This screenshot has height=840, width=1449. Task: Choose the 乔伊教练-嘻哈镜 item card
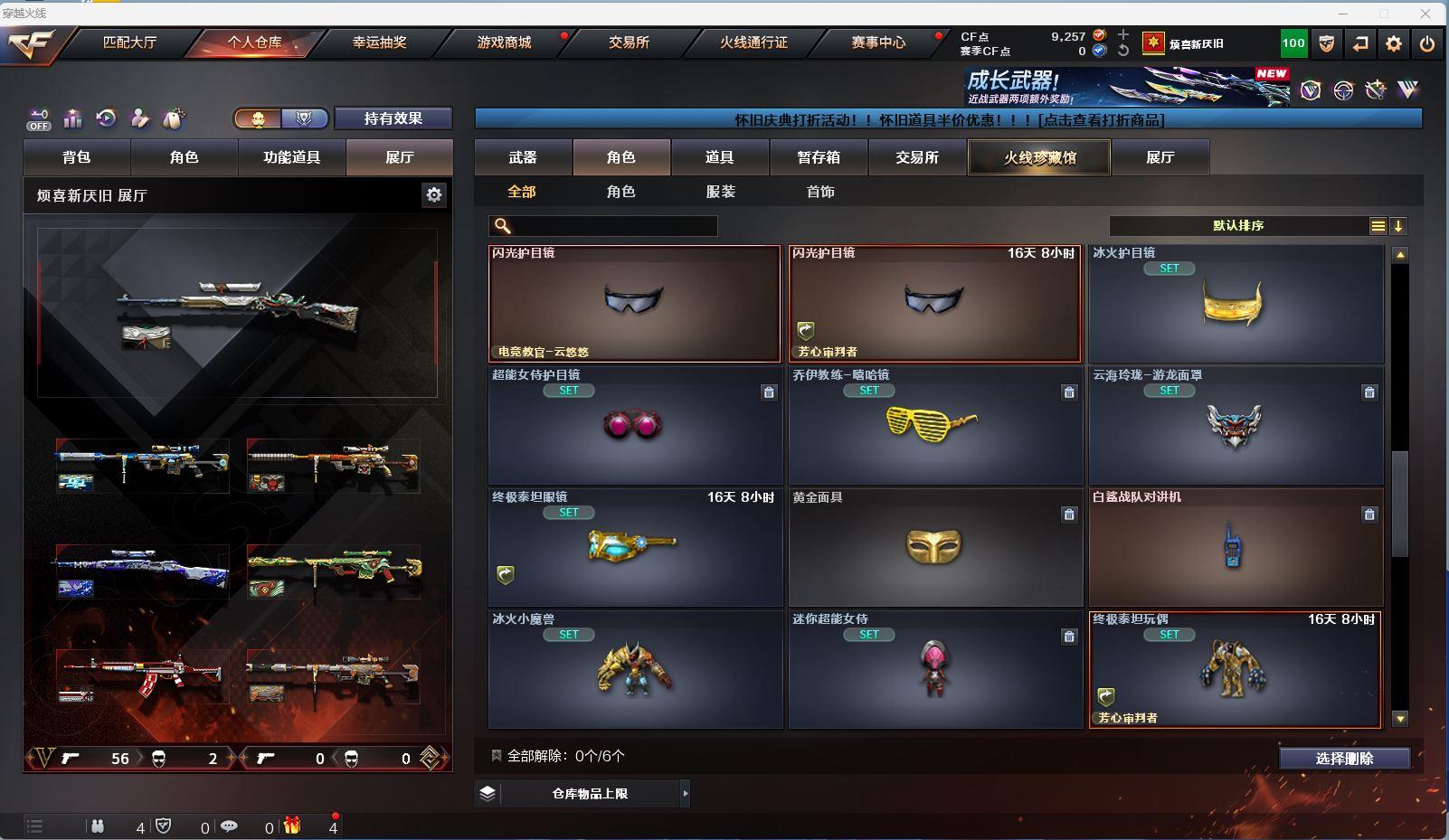[x=935, y=425]
